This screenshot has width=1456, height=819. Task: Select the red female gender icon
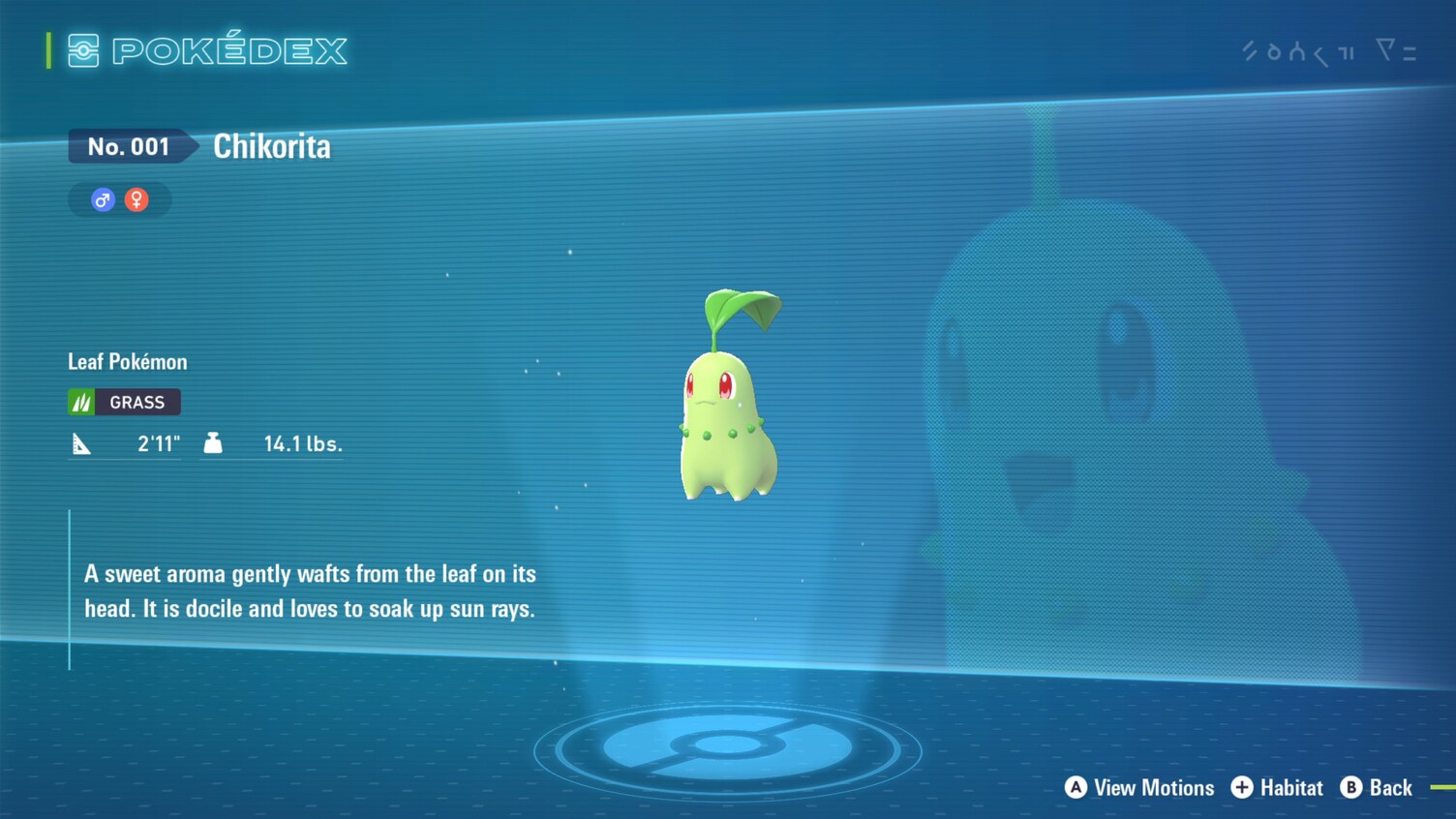(x=136, y=200)
